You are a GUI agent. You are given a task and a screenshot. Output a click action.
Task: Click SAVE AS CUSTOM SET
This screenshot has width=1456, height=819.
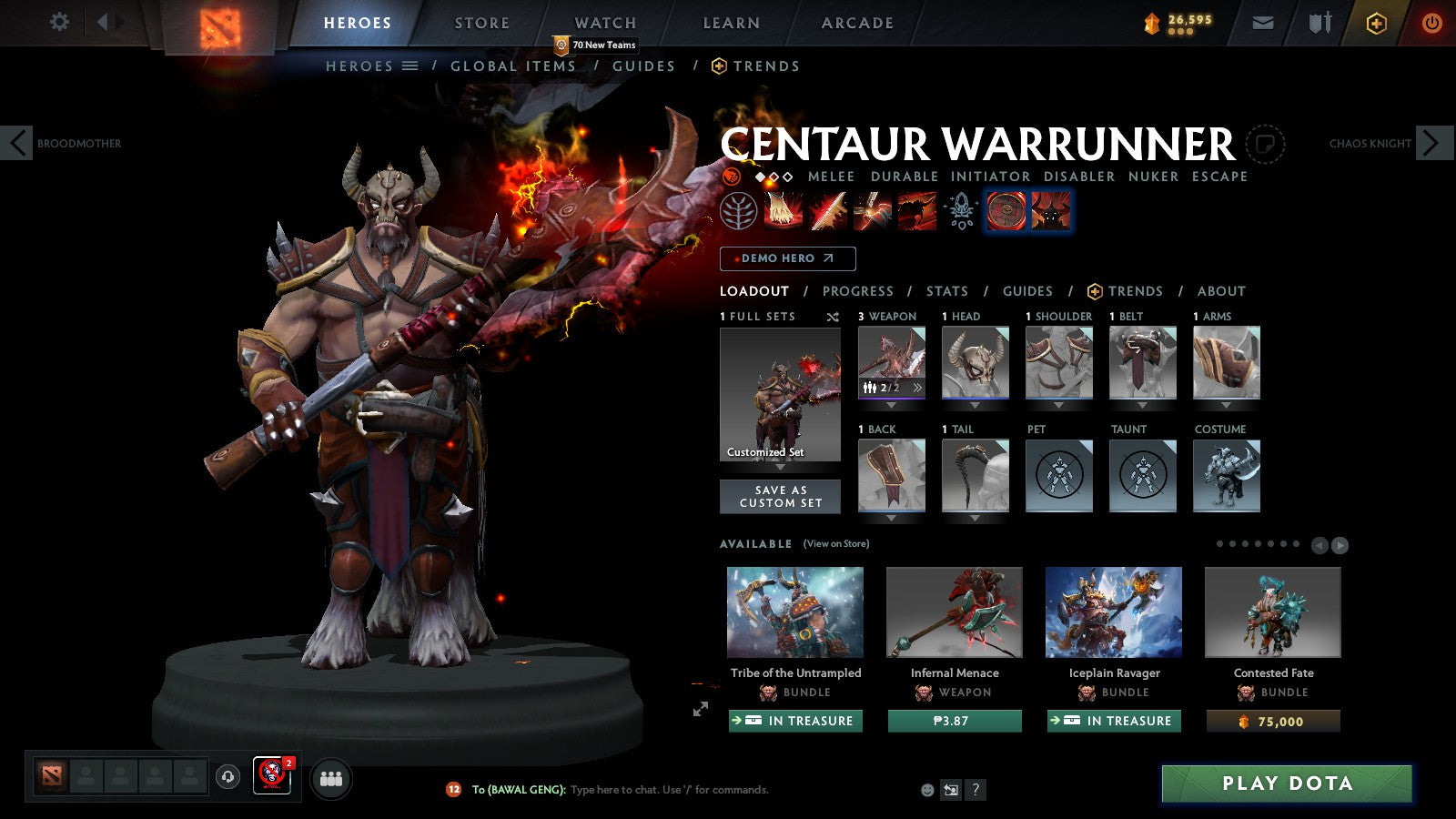780,495
